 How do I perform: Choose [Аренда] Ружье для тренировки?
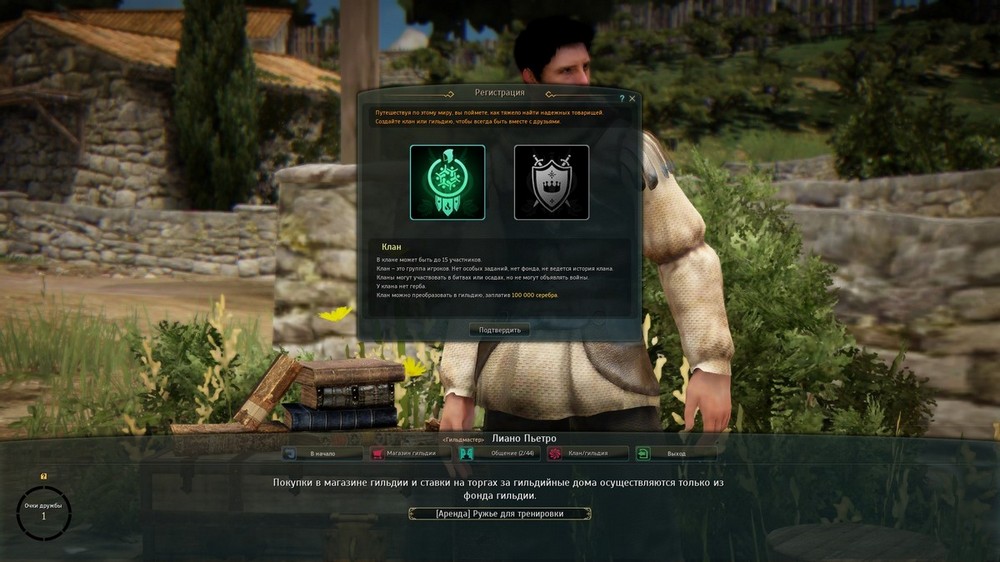click(x=499, y=514)
